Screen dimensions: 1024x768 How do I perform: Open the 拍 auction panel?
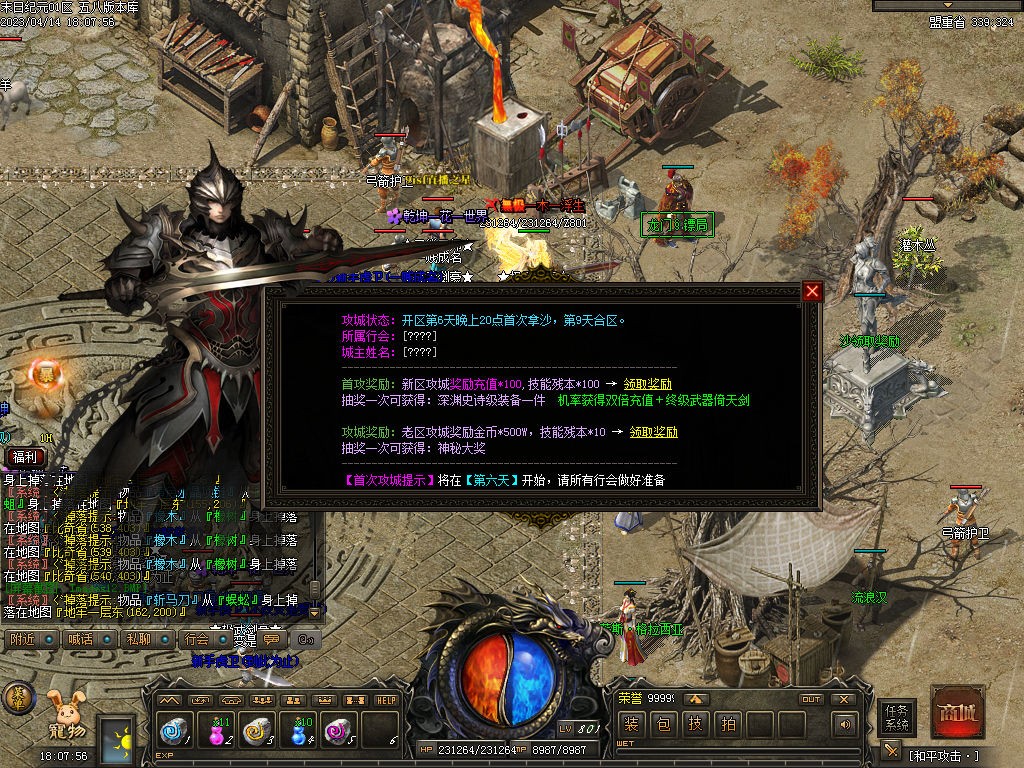(x=728, y=724)
